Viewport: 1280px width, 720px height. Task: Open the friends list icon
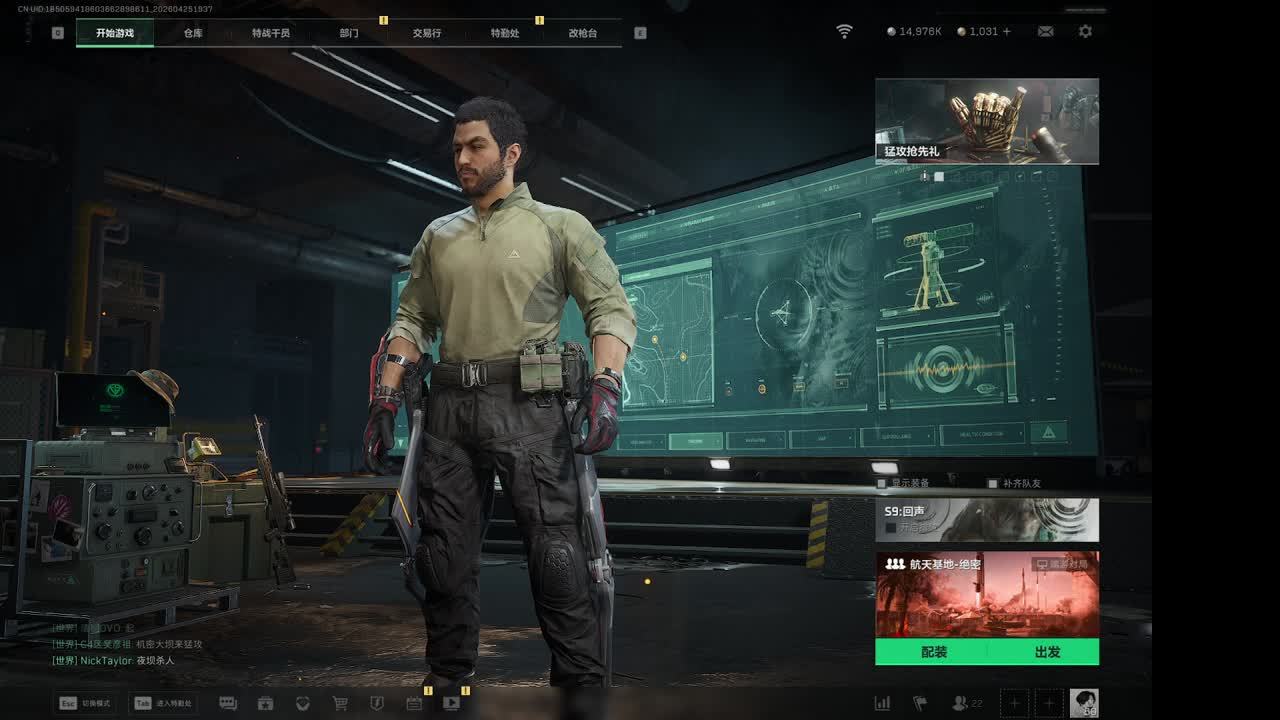(x=962, y=703)
